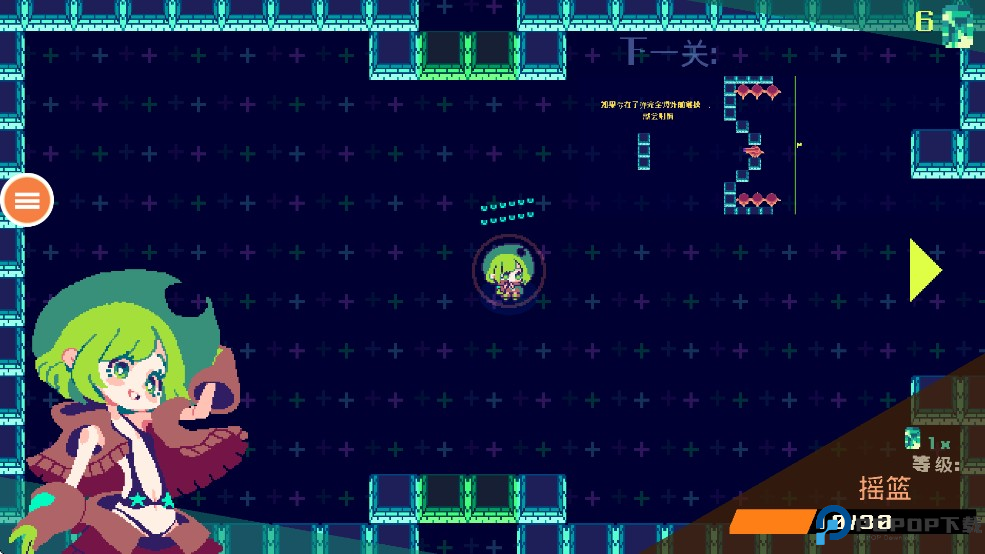Open the orange hamburger menu
The width and height of the screenshot is (985, 554).
tap(27, 200)
